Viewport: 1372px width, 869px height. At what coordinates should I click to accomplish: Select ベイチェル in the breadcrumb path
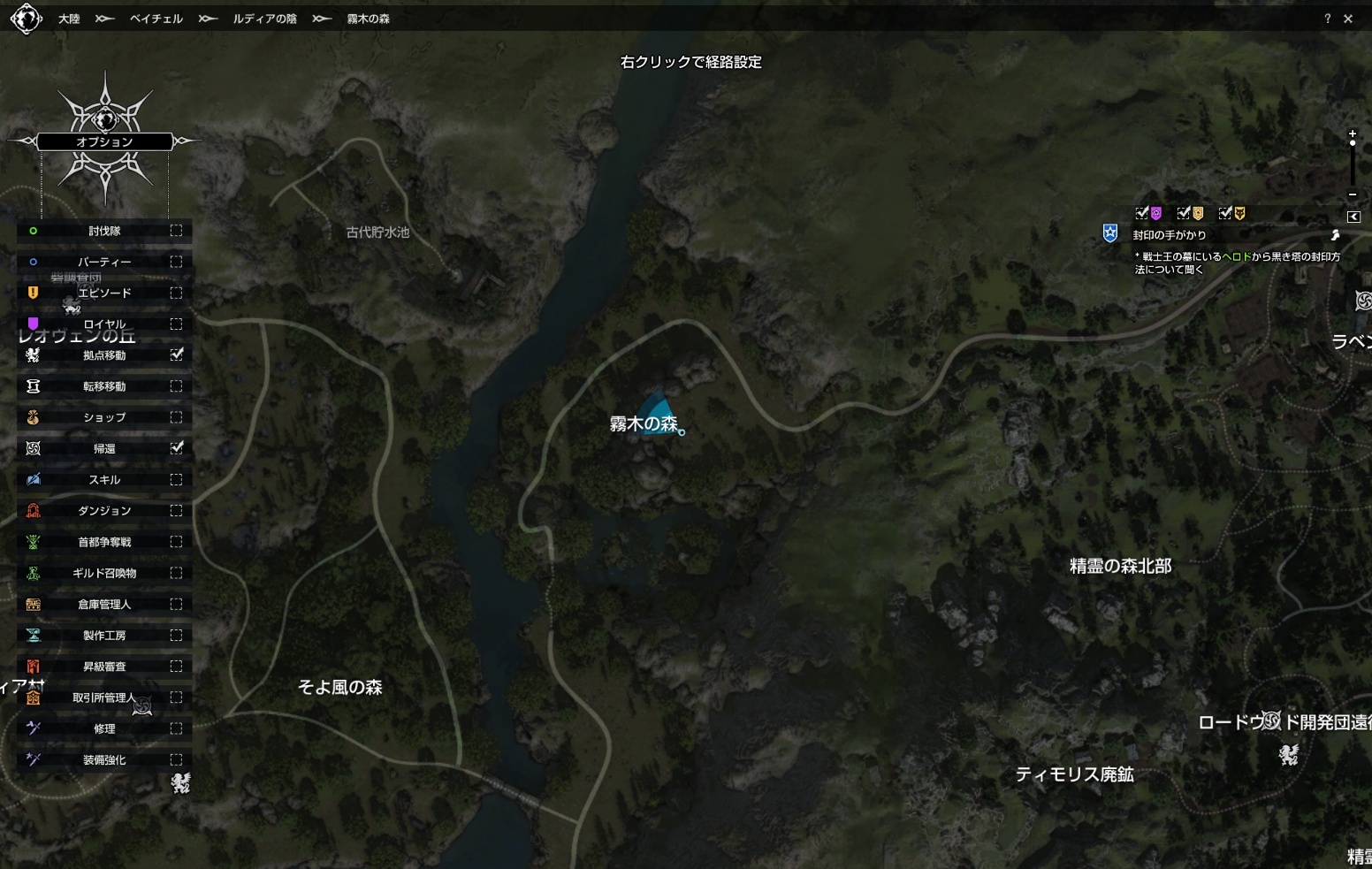156,19
